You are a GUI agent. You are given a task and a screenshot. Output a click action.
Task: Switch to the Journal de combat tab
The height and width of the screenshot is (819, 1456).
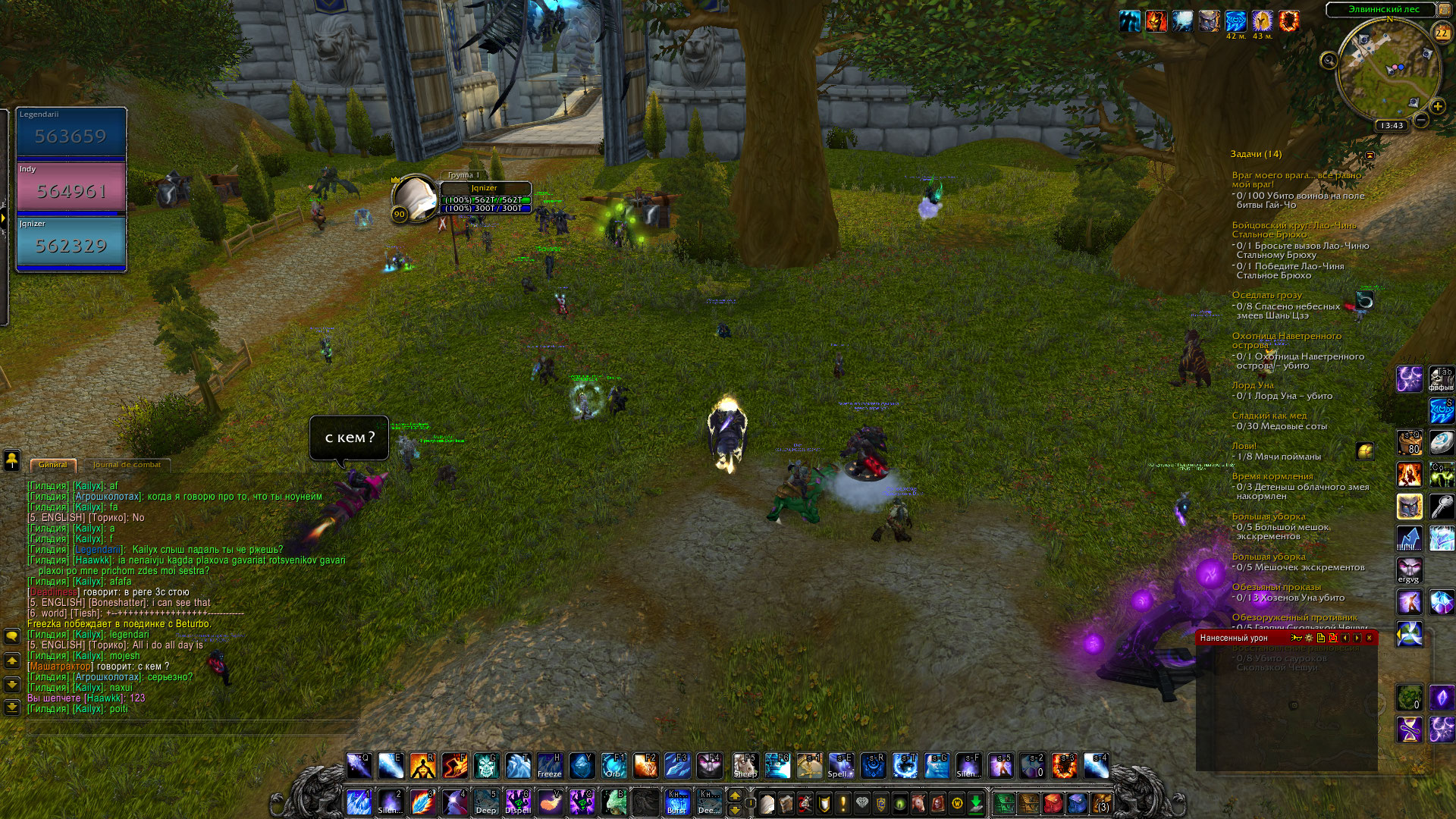(127, 465)
